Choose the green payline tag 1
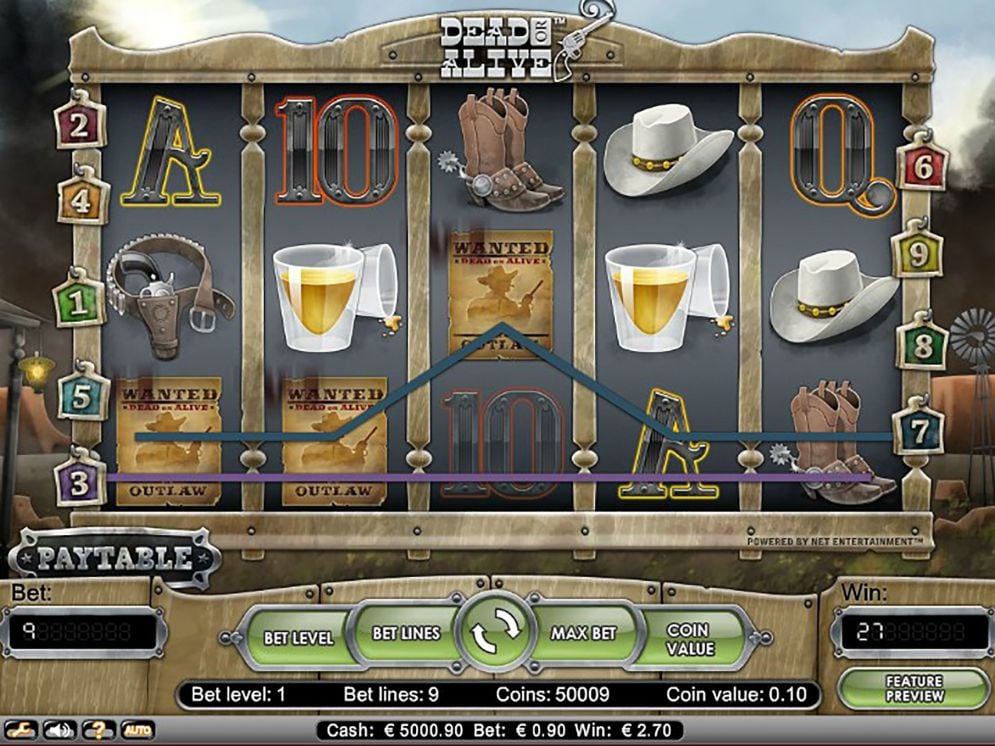995x746 pixels. [x=79, y=302]
